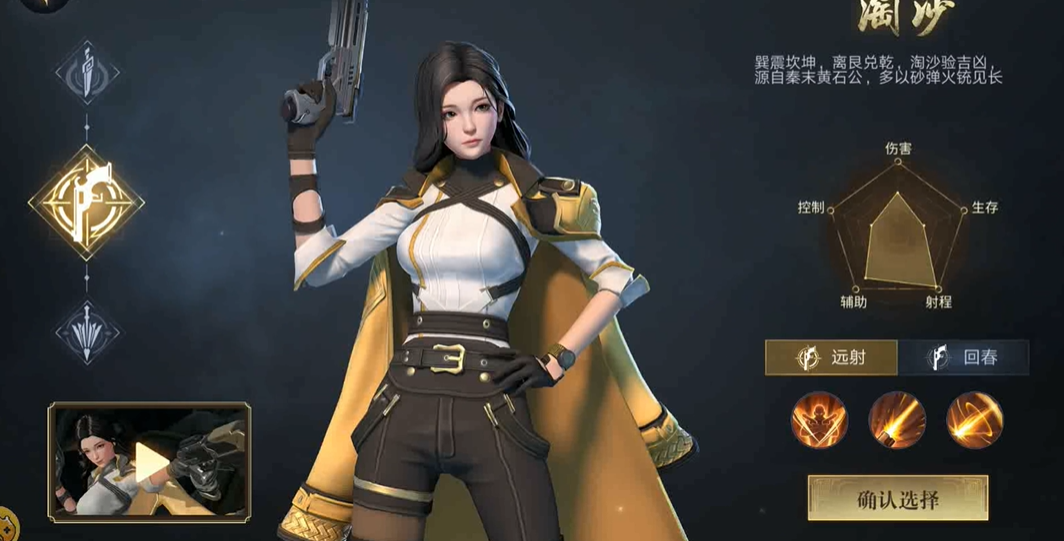View the crossed-arms figure skill icon

pyautogui.click(x=819, y=419)
